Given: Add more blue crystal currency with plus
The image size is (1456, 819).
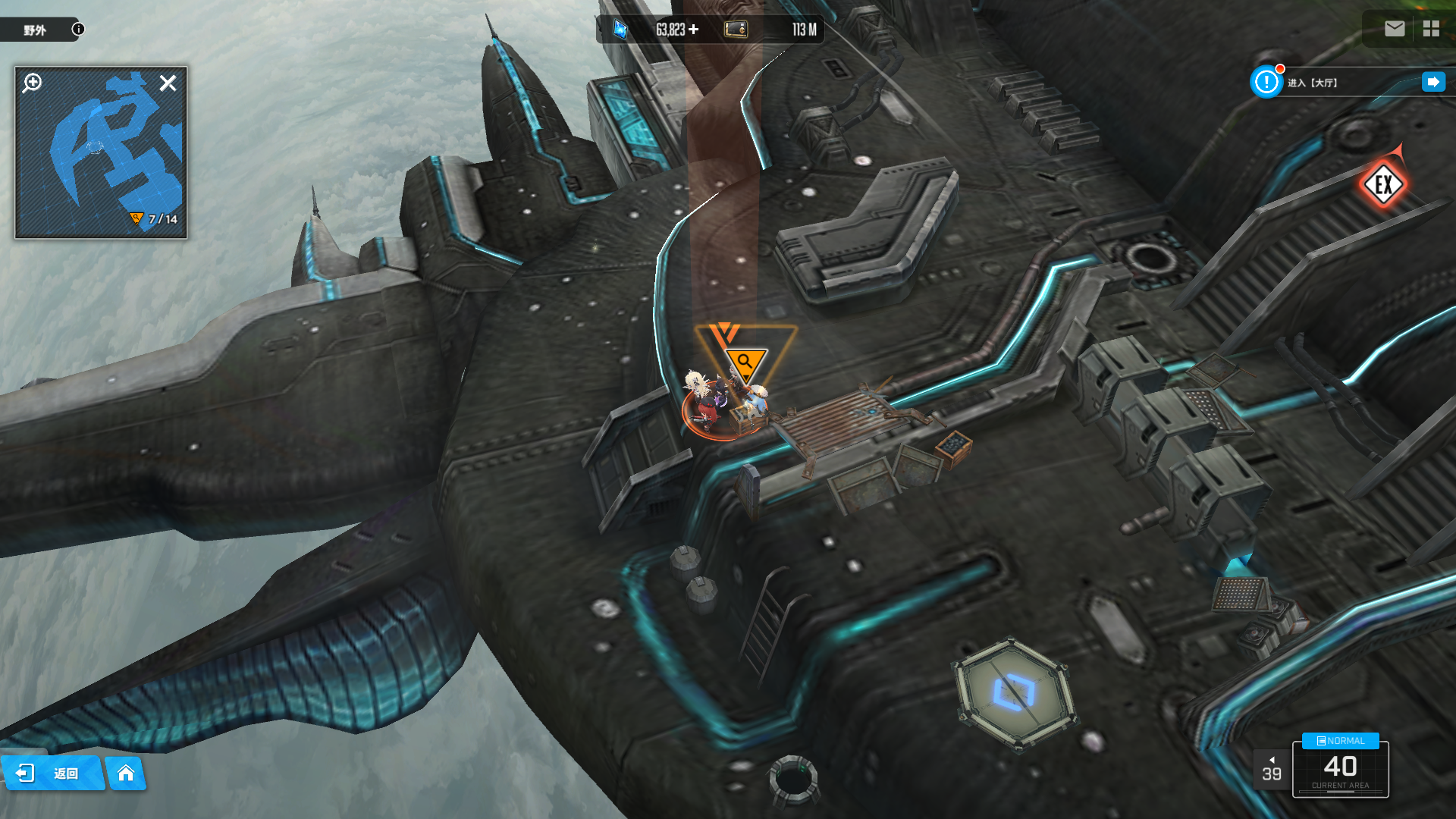Looking at the screenshot, I should tap(694, 30).
